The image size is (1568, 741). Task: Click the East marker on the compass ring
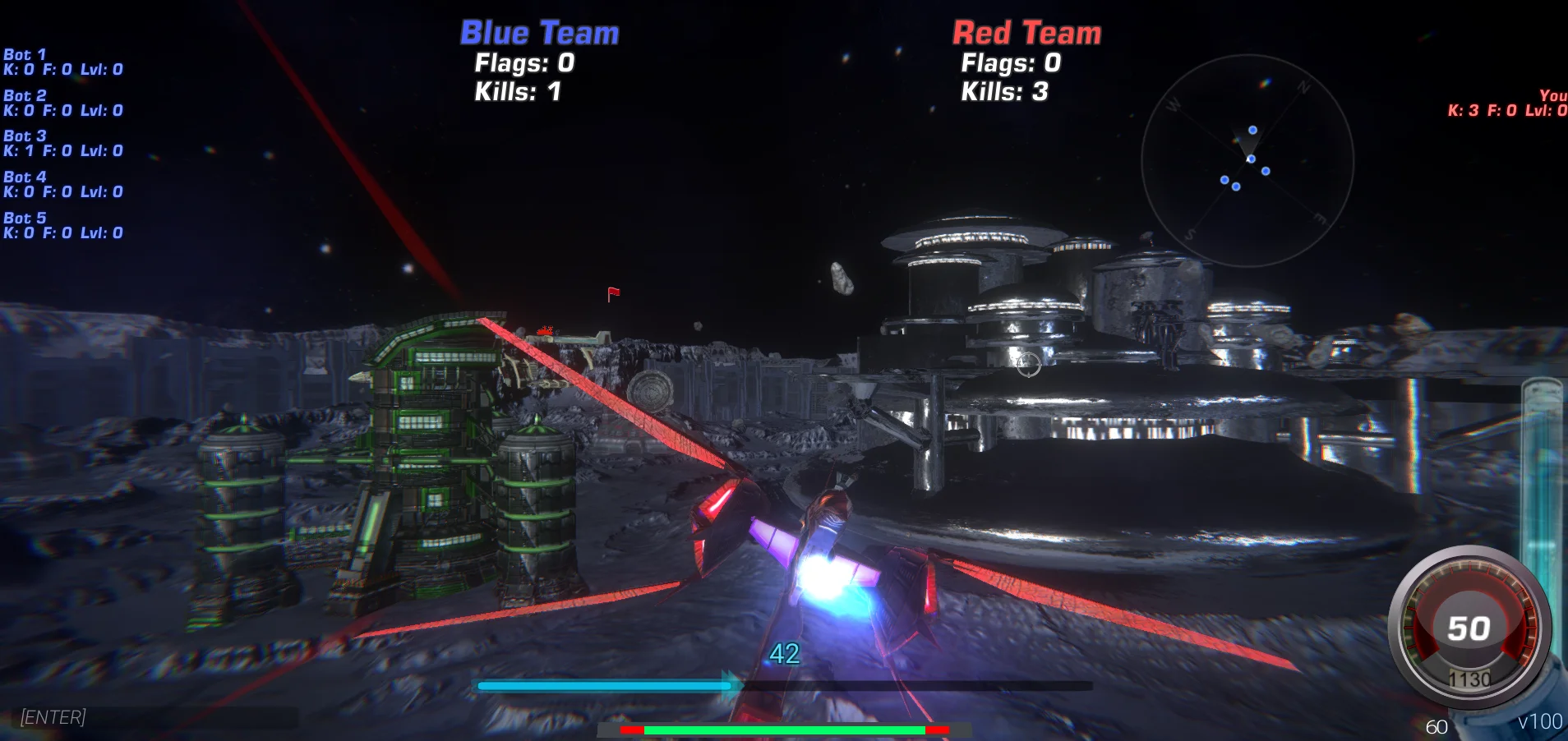[1321, 218]
